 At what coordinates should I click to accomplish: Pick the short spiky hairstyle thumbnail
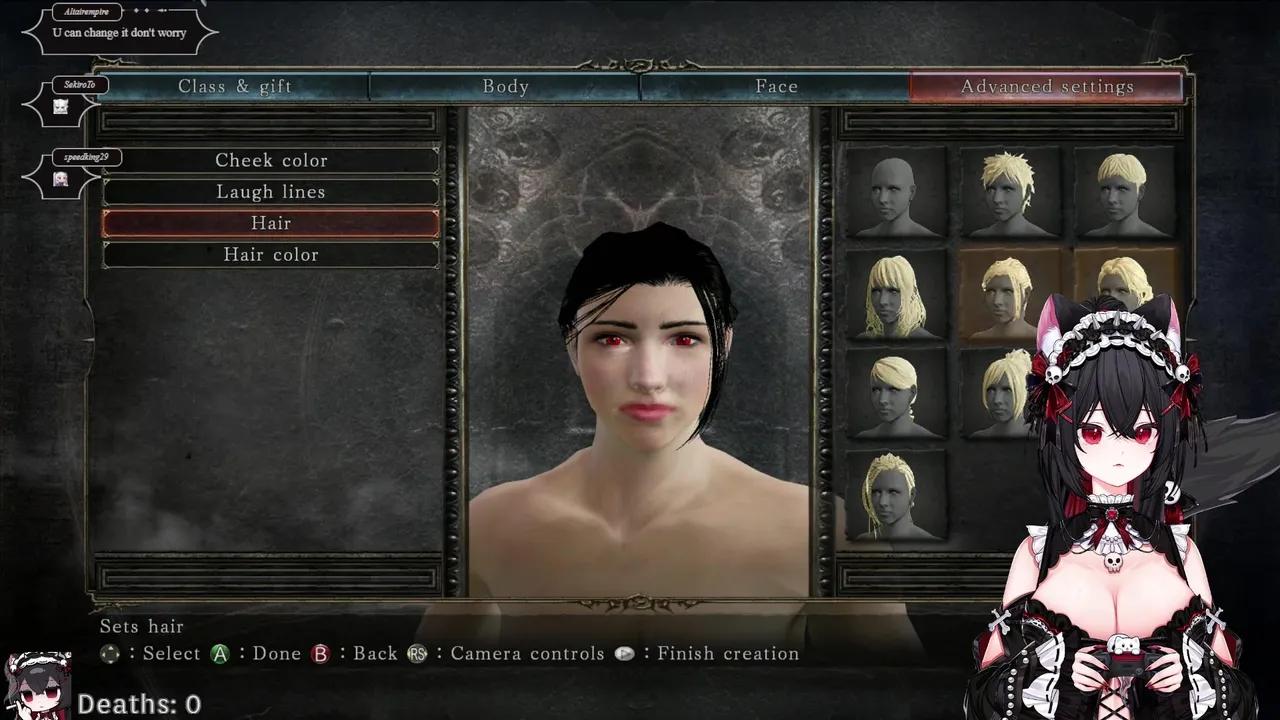pos(1009,193)
